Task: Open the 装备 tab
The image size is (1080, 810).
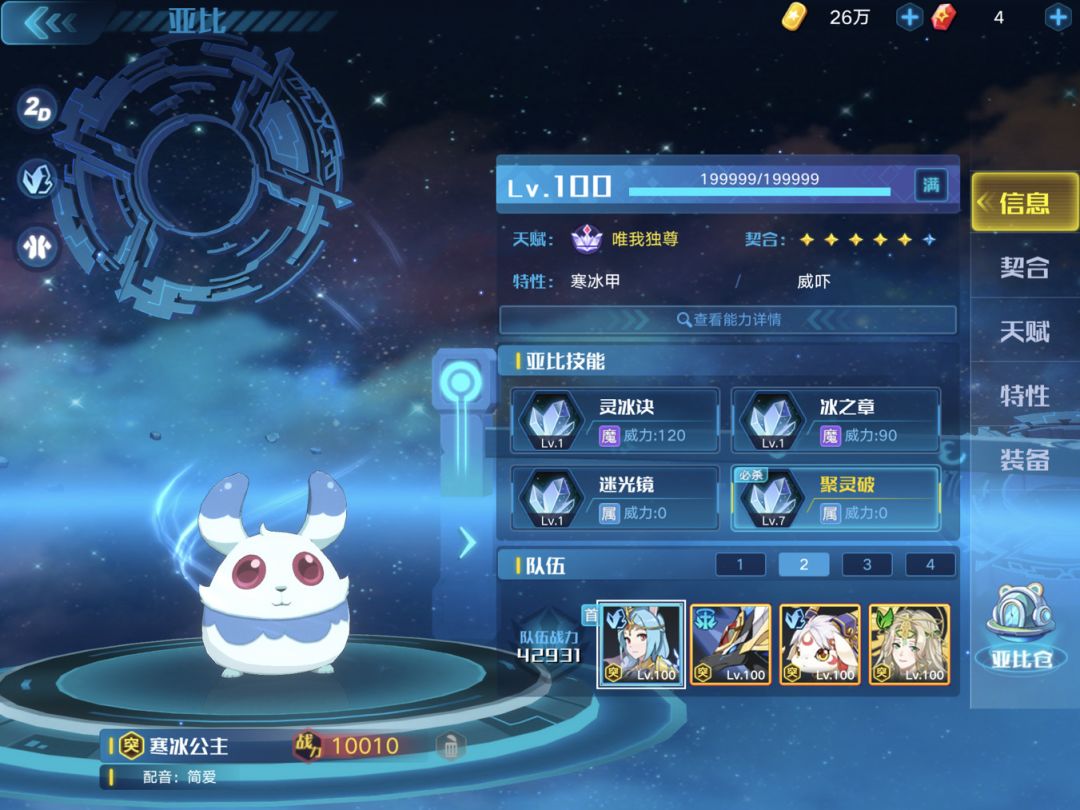Action: [x=1025, y=460]
